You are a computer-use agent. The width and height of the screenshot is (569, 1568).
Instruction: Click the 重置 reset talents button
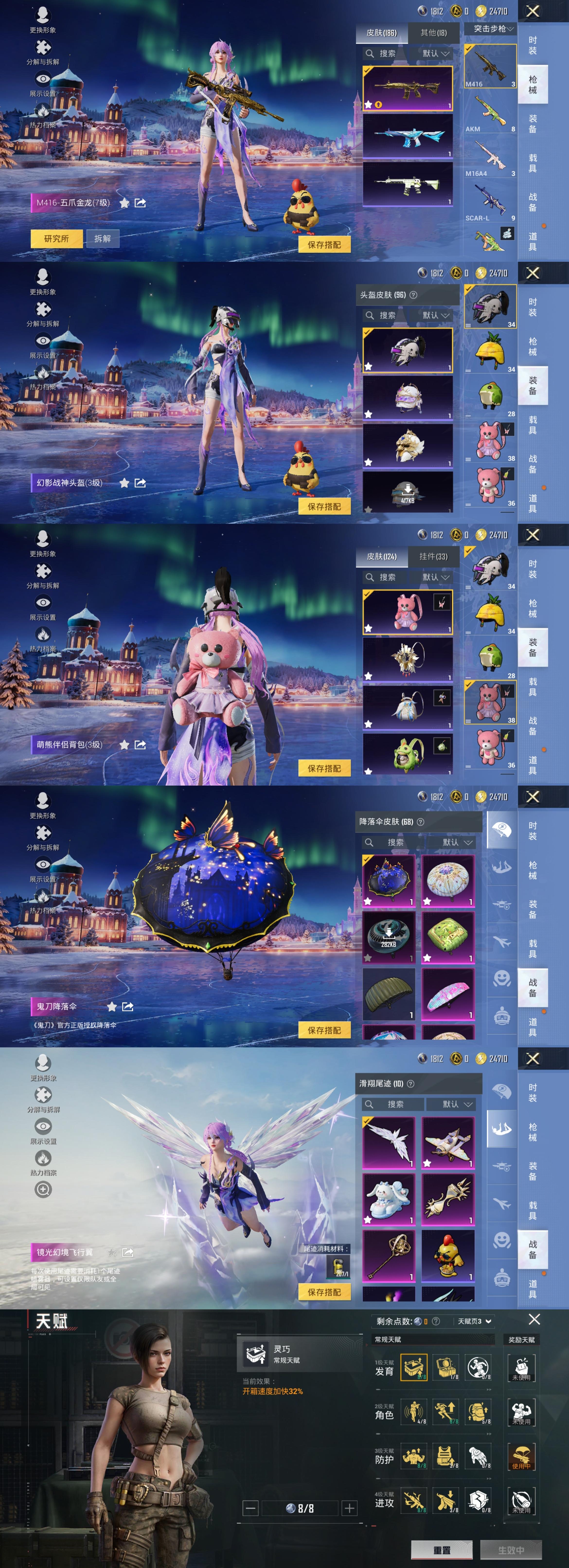[442, 1550]
